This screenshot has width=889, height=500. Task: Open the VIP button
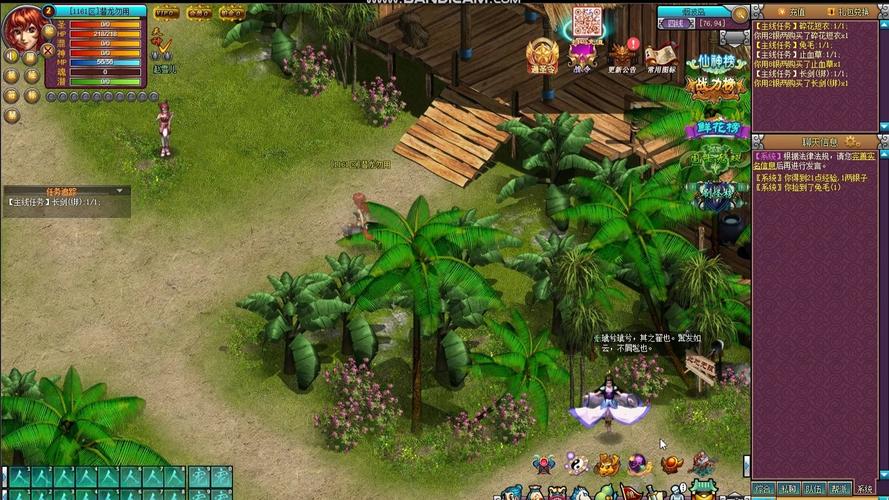point(167,13)
